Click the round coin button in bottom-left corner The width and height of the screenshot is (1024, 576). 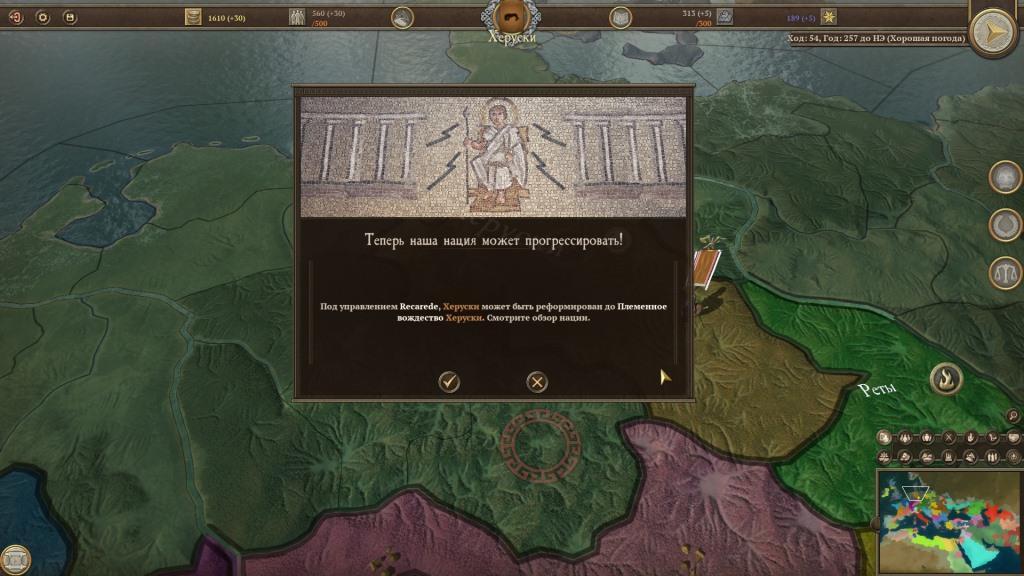click(15, 559)
